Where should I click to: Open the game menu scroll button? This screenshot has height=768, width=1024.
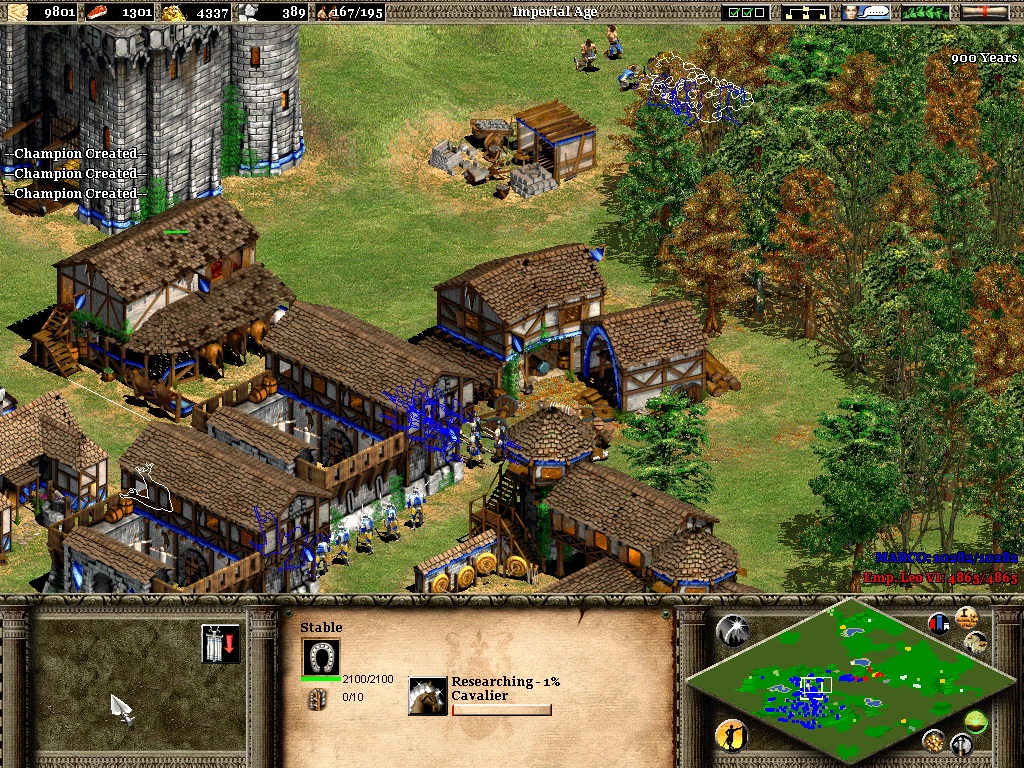point(984,12)
